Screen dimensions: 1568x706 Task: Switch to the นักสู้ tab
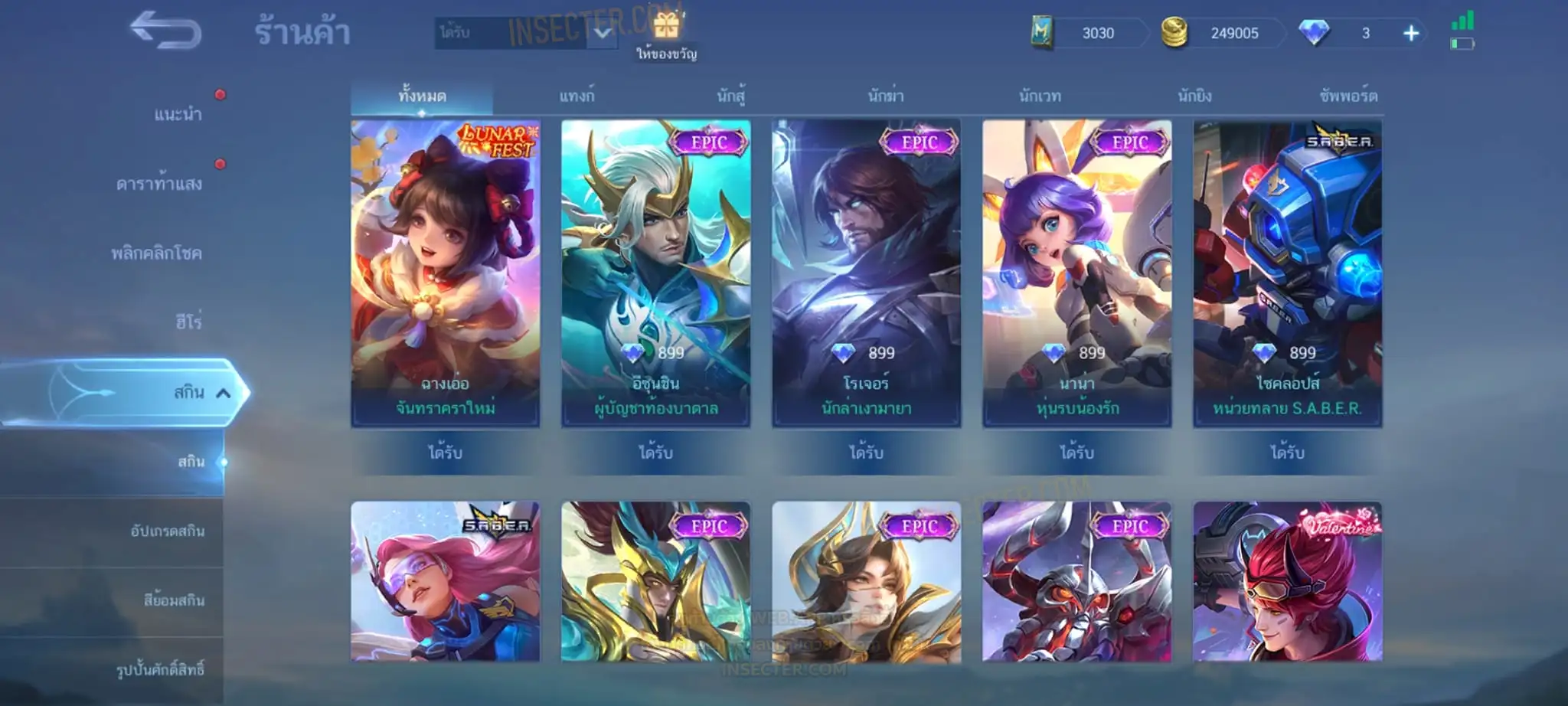[731, 96]
